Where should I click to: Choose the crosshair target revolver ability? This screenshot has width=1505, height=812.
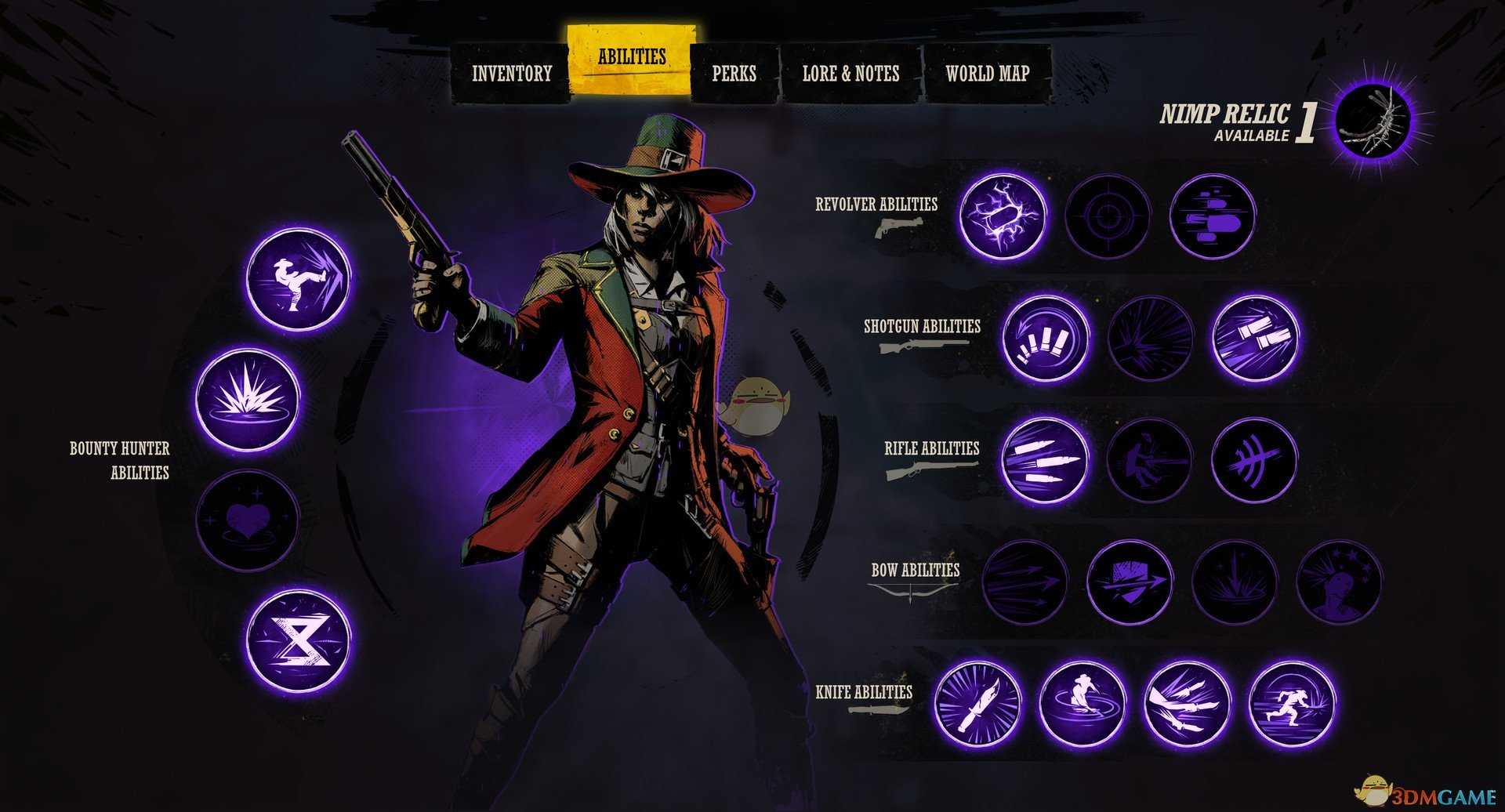pyautogui.click(x=1108, y=216)
